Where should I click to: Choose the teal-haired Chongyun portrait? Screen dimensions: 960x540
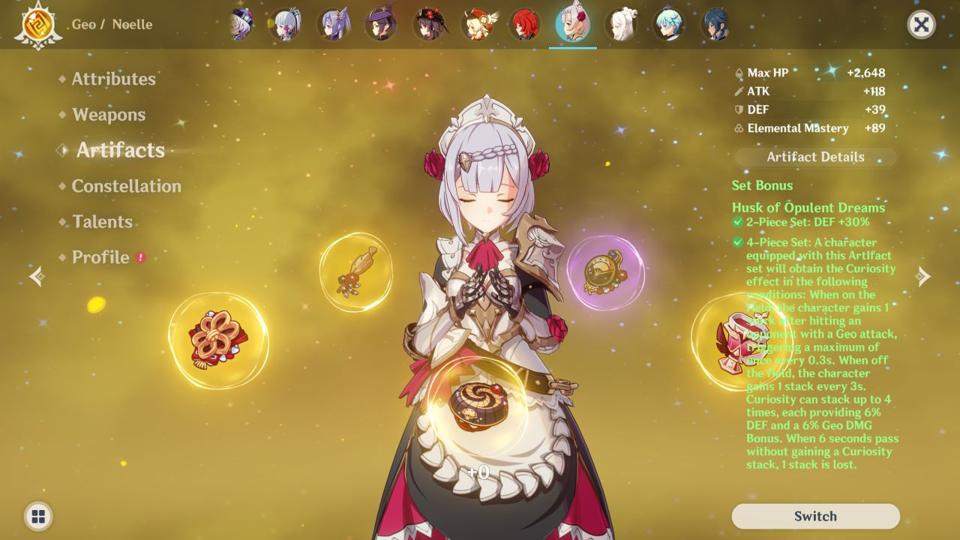coord(667,24)
